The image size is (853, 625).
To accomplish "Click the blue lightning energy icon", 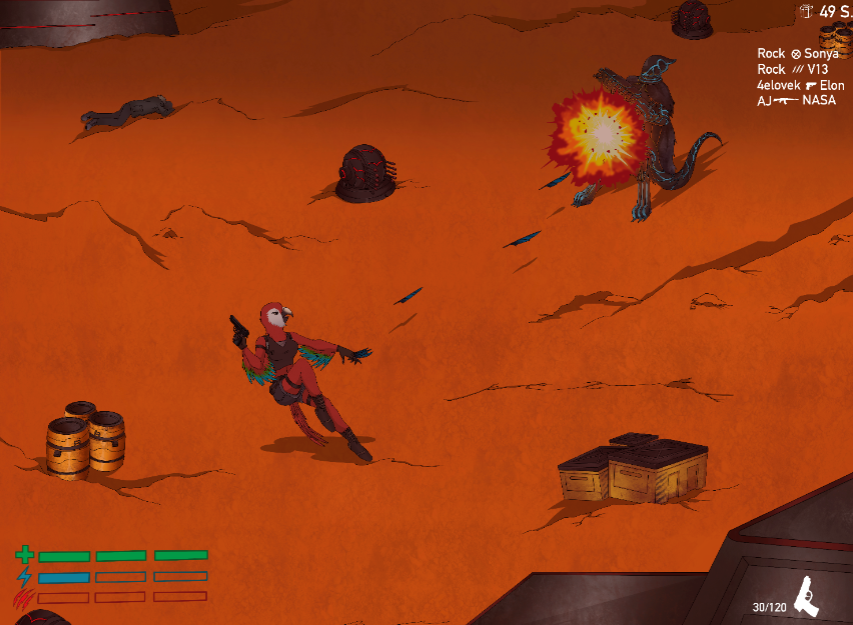I will 25,577.
